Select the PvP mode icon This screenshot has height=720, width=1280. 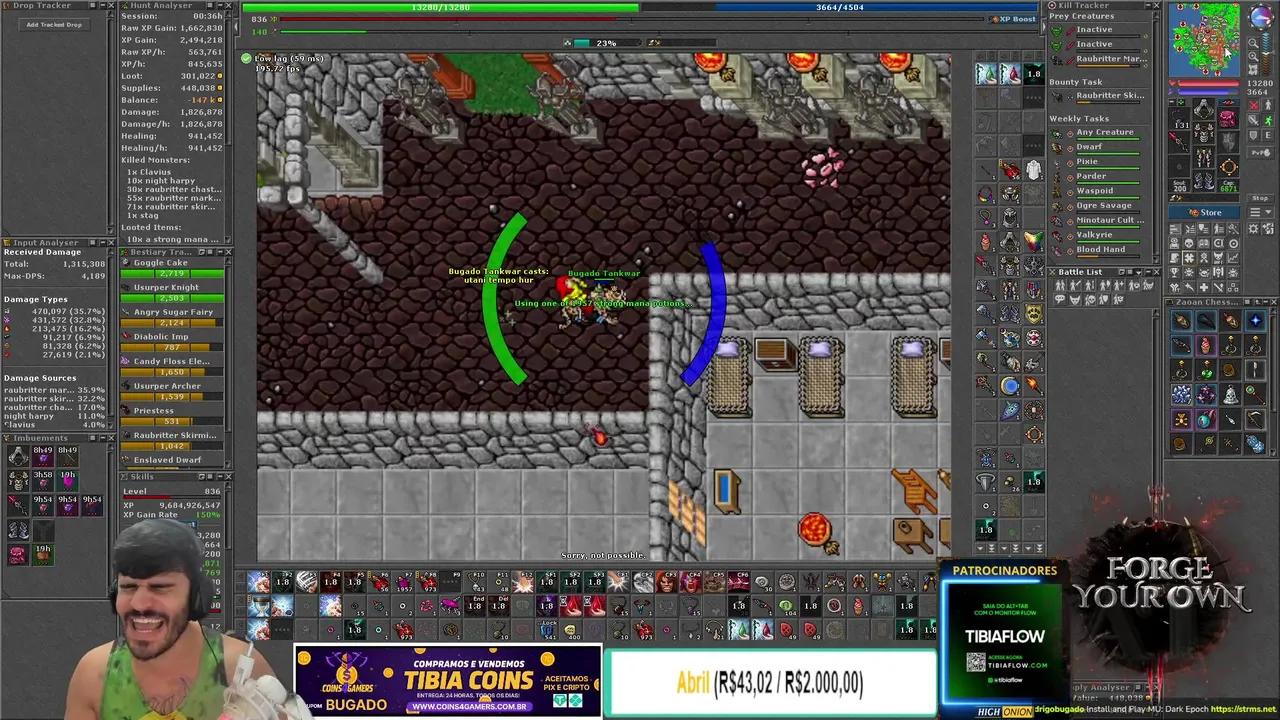1260,151
